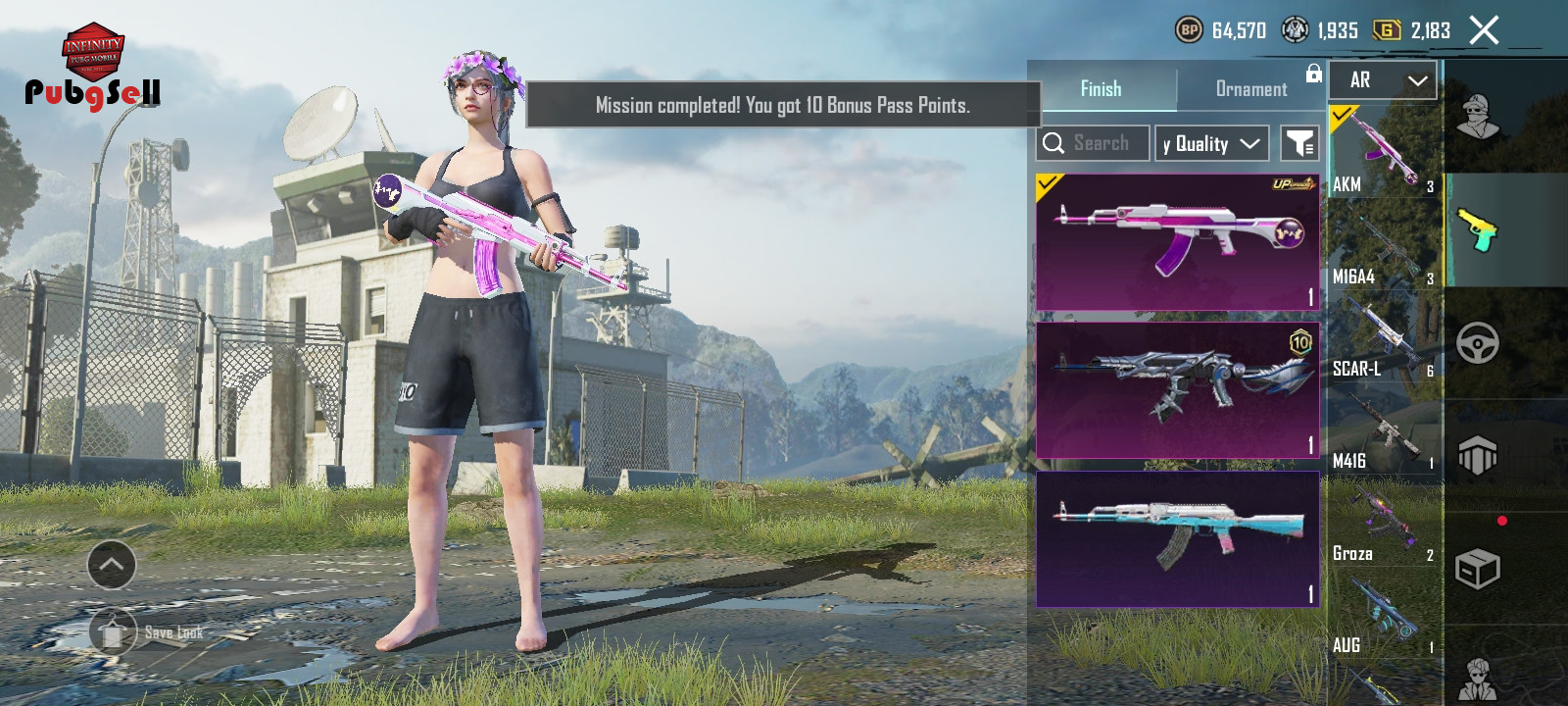
Task: Select the pink and white AKM skin
Action: pyautogui.click(x=1177, y=242)
